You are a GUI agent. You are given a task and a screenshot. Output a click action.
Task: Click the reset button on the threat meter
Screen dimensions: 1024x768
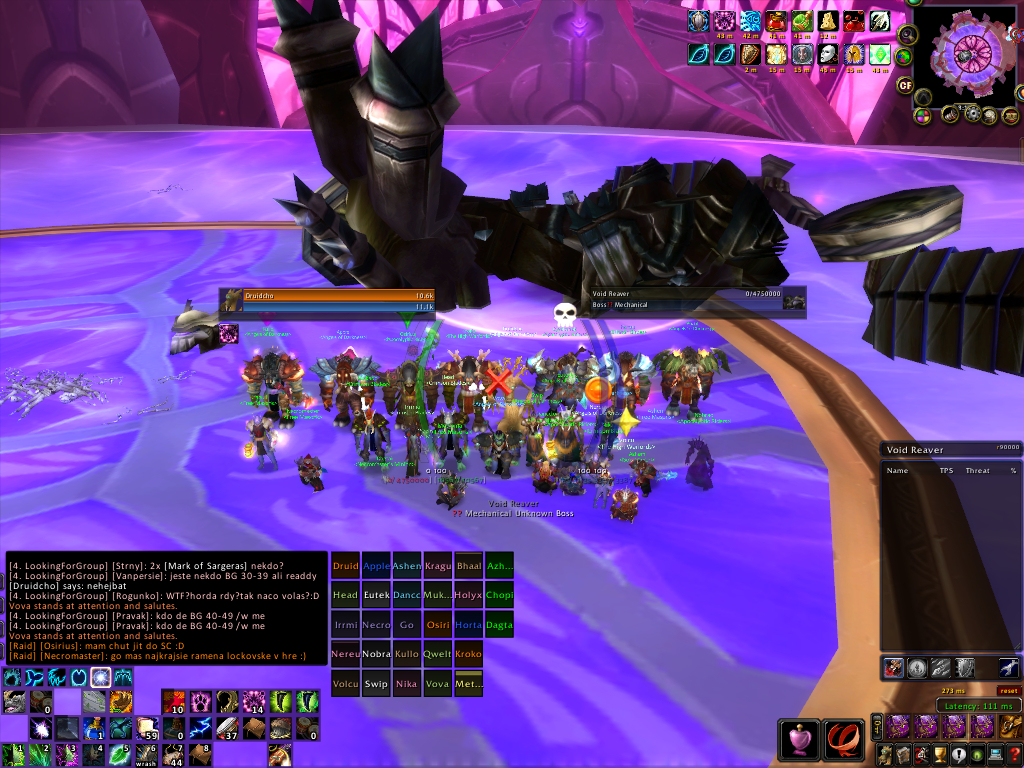1008,690
